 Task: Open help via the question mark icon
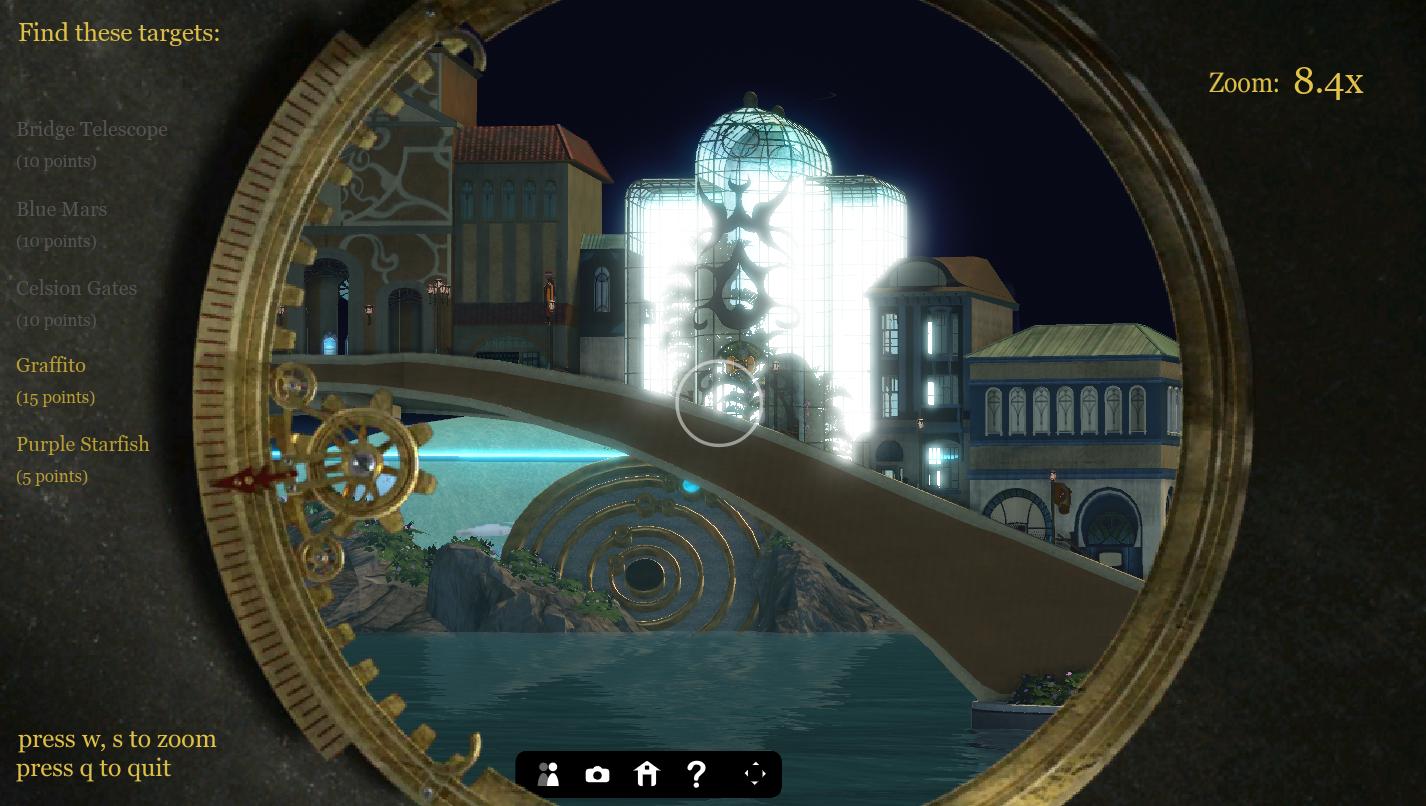[x=696, y=774]
